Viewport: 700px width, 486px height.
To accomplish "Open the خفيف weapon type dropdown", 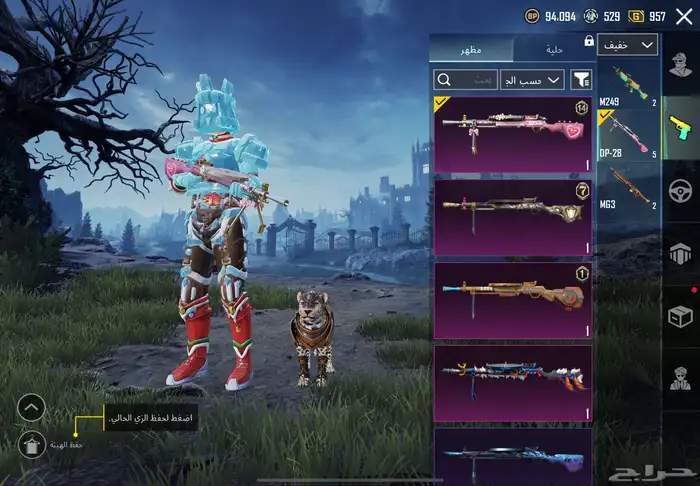I will click(x=628, y=44).
